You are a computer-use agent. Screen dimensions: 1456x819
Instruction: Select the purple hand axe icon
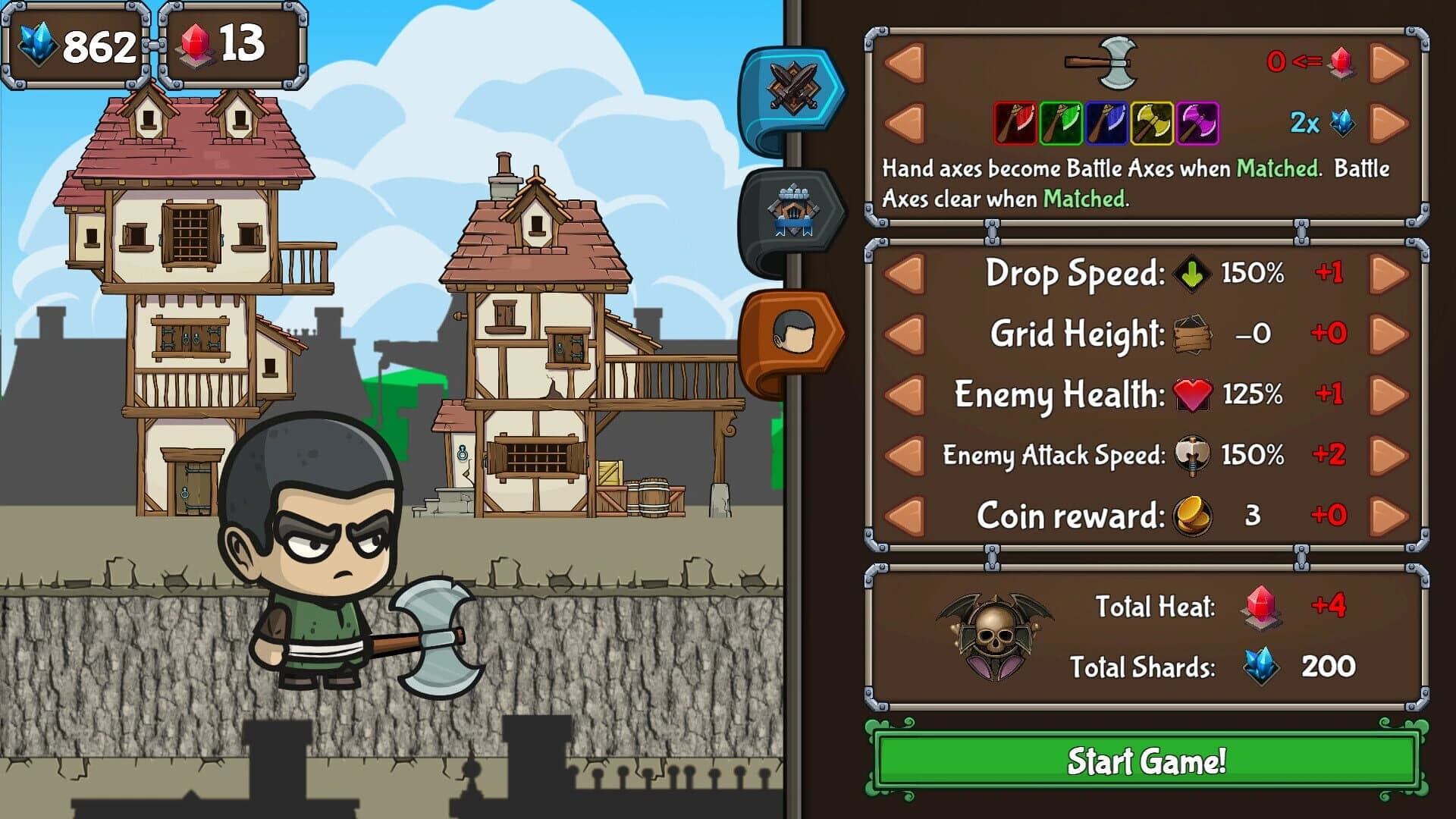click(x=1197, y=124)
